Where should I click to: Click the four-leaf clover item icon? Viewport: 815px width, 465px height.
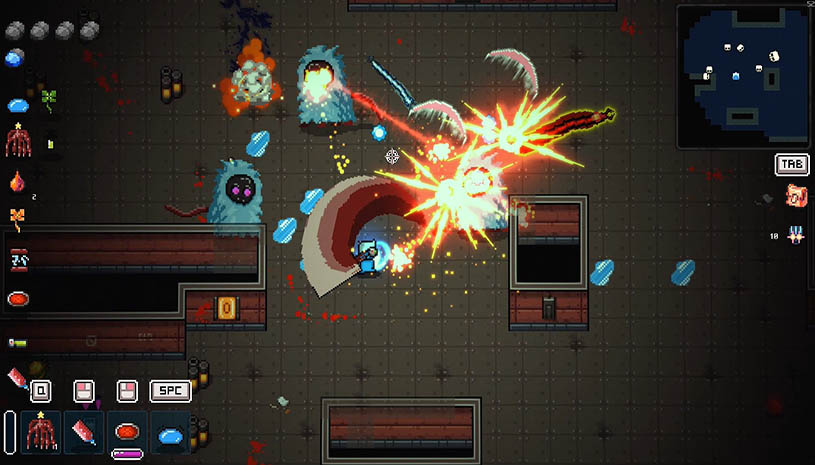(x=47, y=99)
